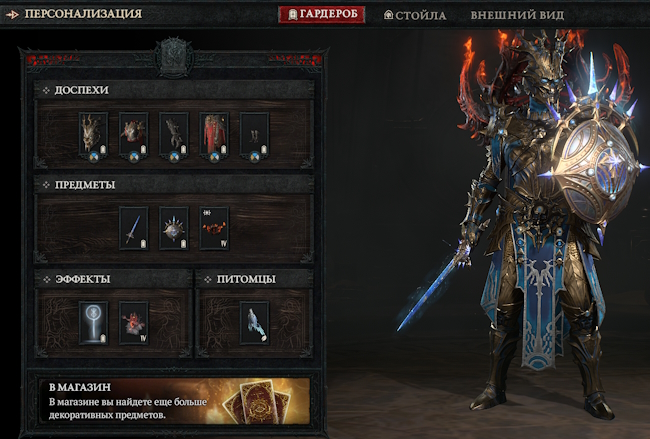
Task: Select the boots armor slot
Action: [x=254, y=135]
